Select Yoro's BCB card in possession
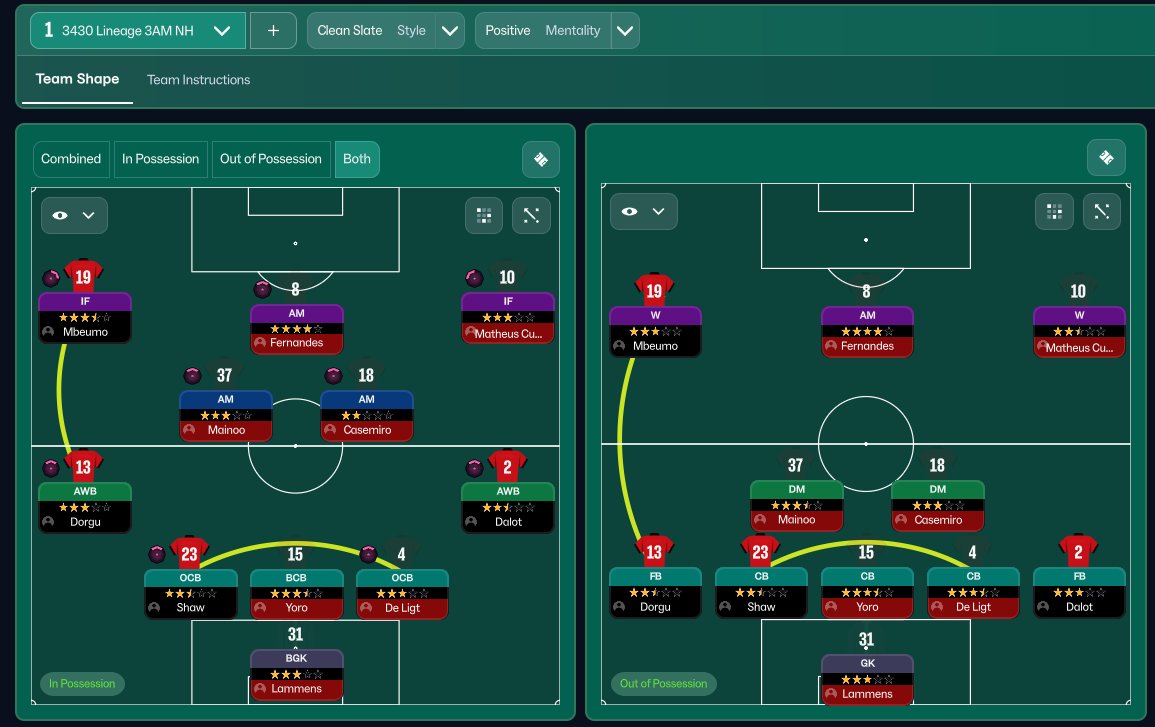 click(x=296, y=593)
